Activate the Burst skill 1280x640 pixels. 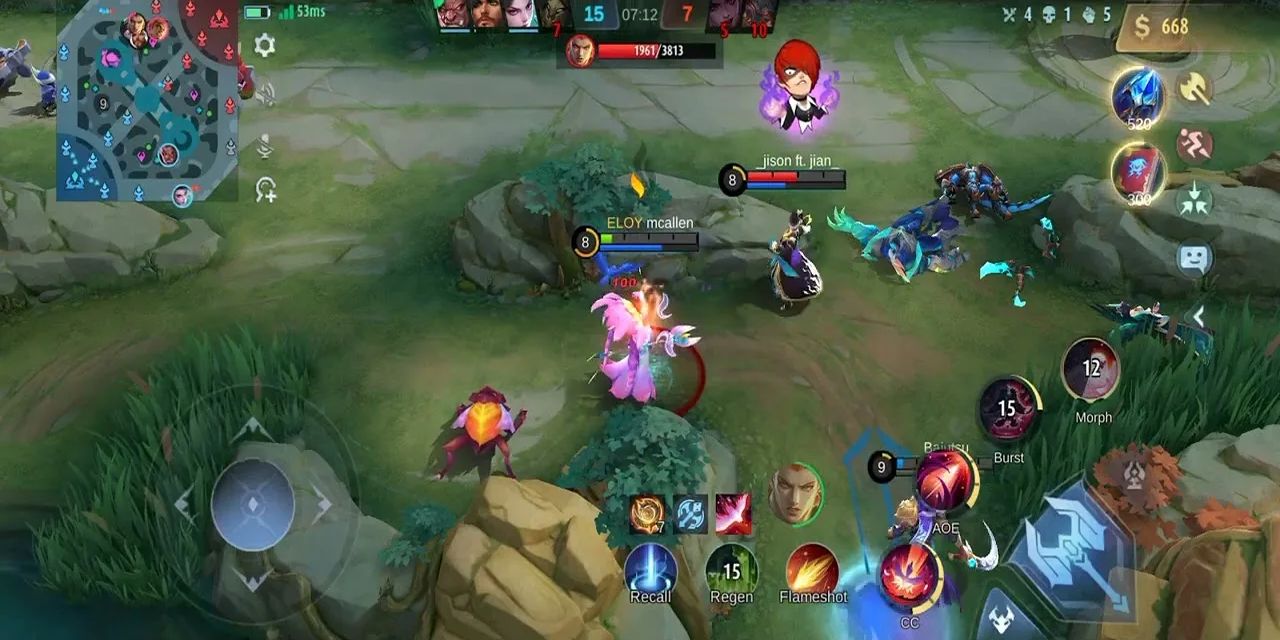coord(1008,409)
